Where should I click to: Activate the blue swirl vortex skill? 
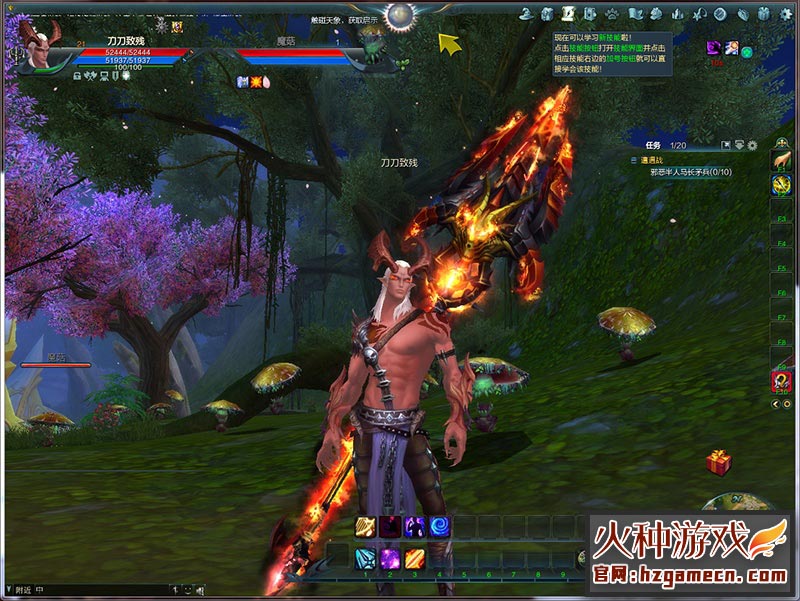[x=440, y=527]
